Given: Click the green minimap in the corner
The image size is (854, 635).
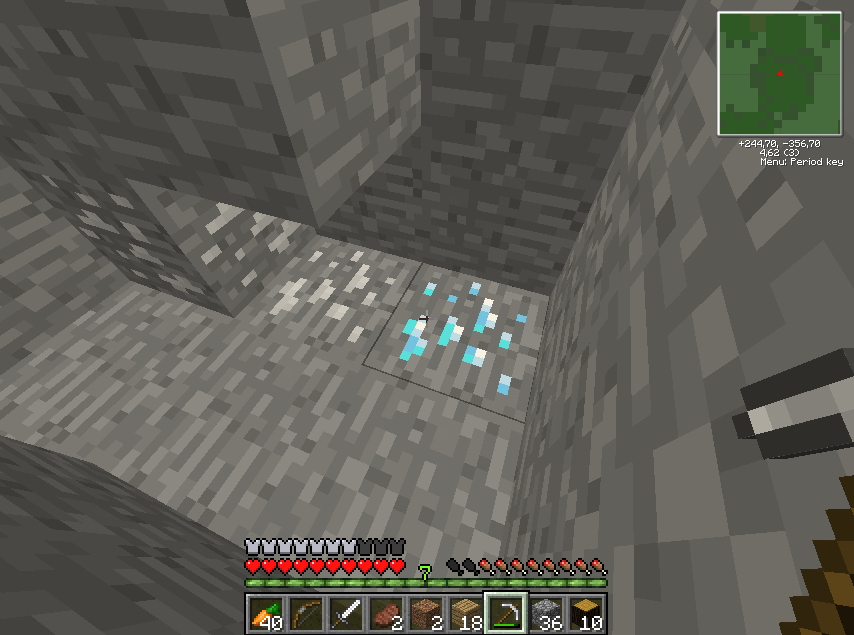Looking at the screenshot, I should pyautogui.click(x=780, y=73).
